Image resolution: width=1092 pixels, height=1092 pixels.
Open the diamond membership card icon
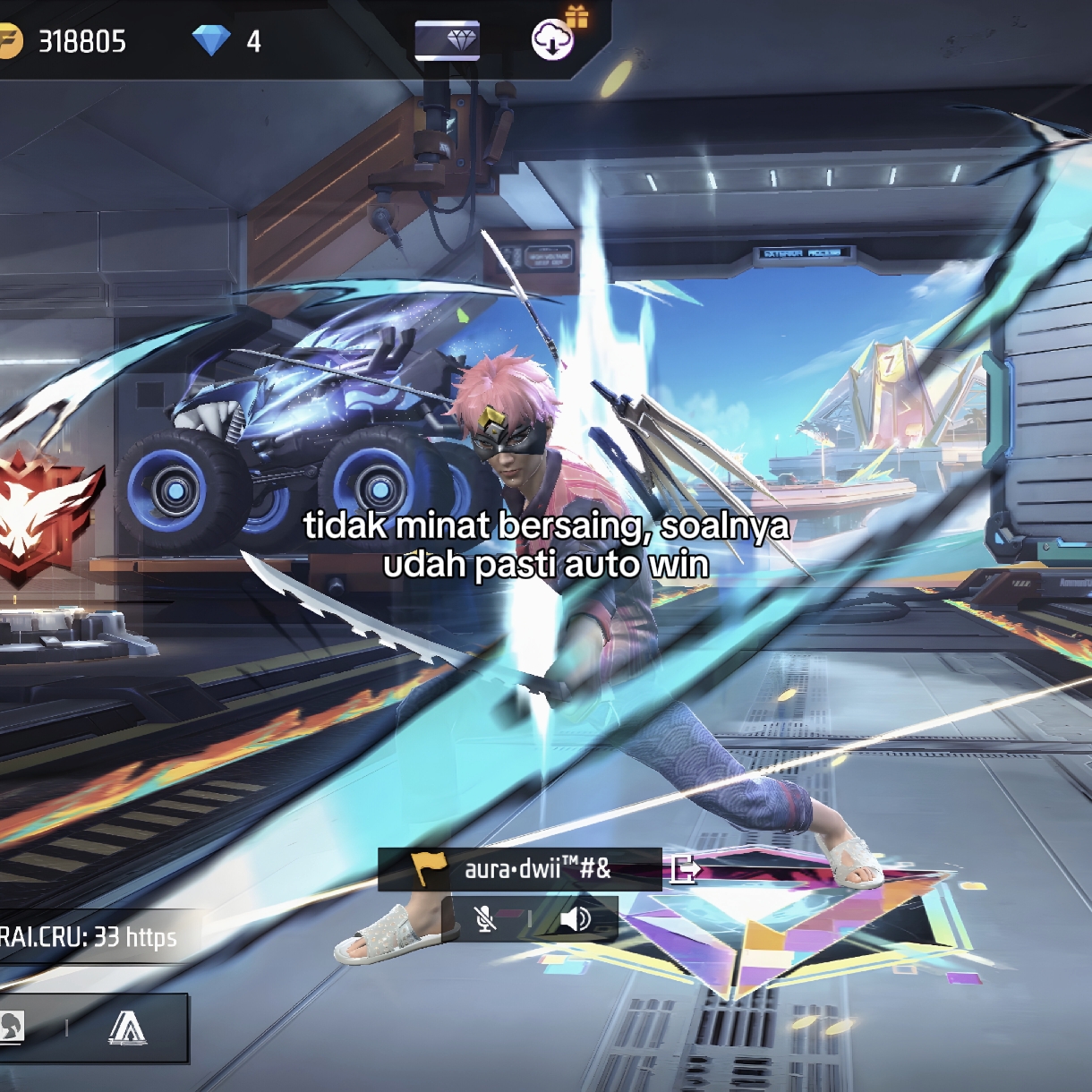(x=447, y=40)
